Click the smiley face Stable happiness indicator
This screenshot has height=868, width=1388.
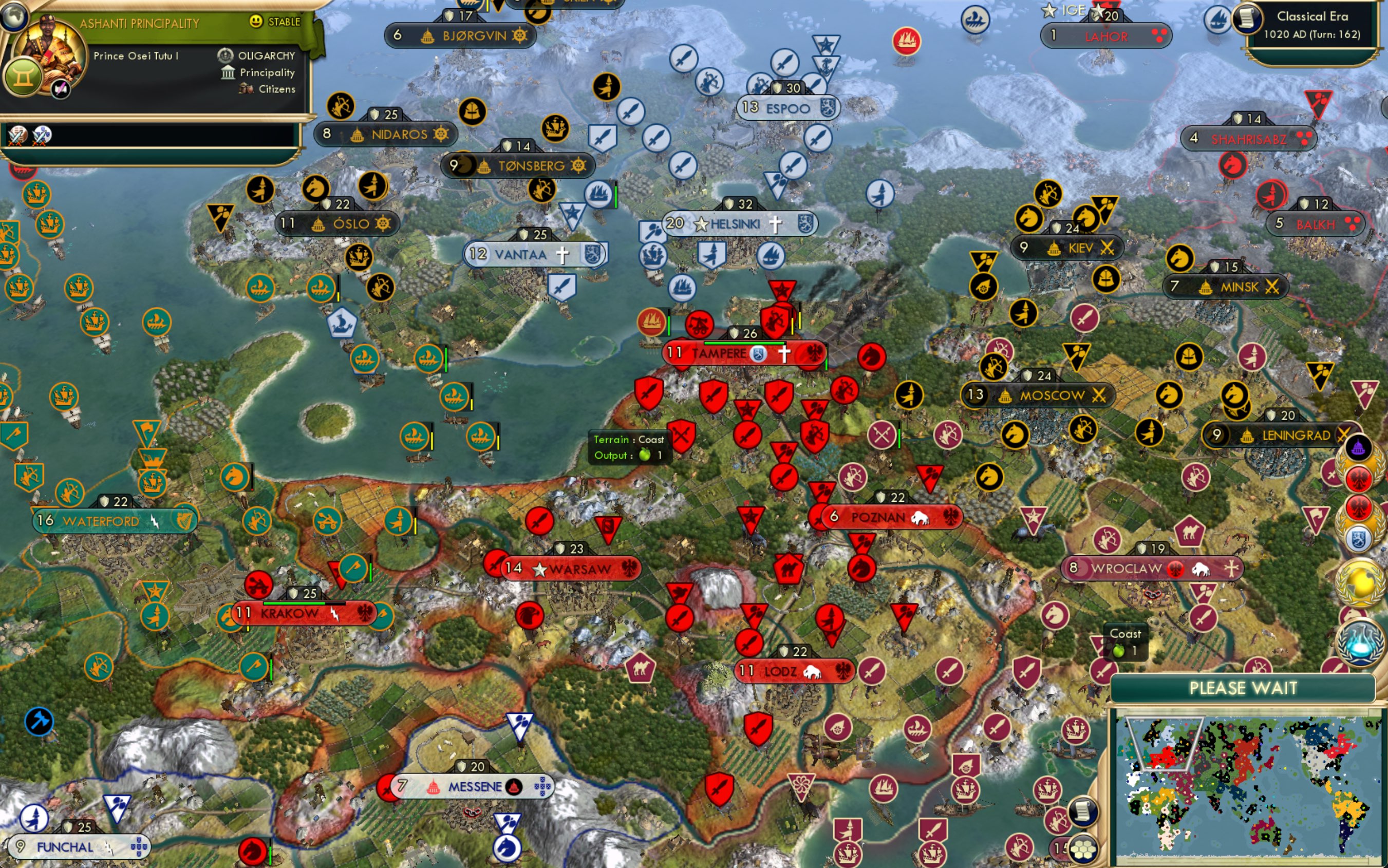pos(257,21)
